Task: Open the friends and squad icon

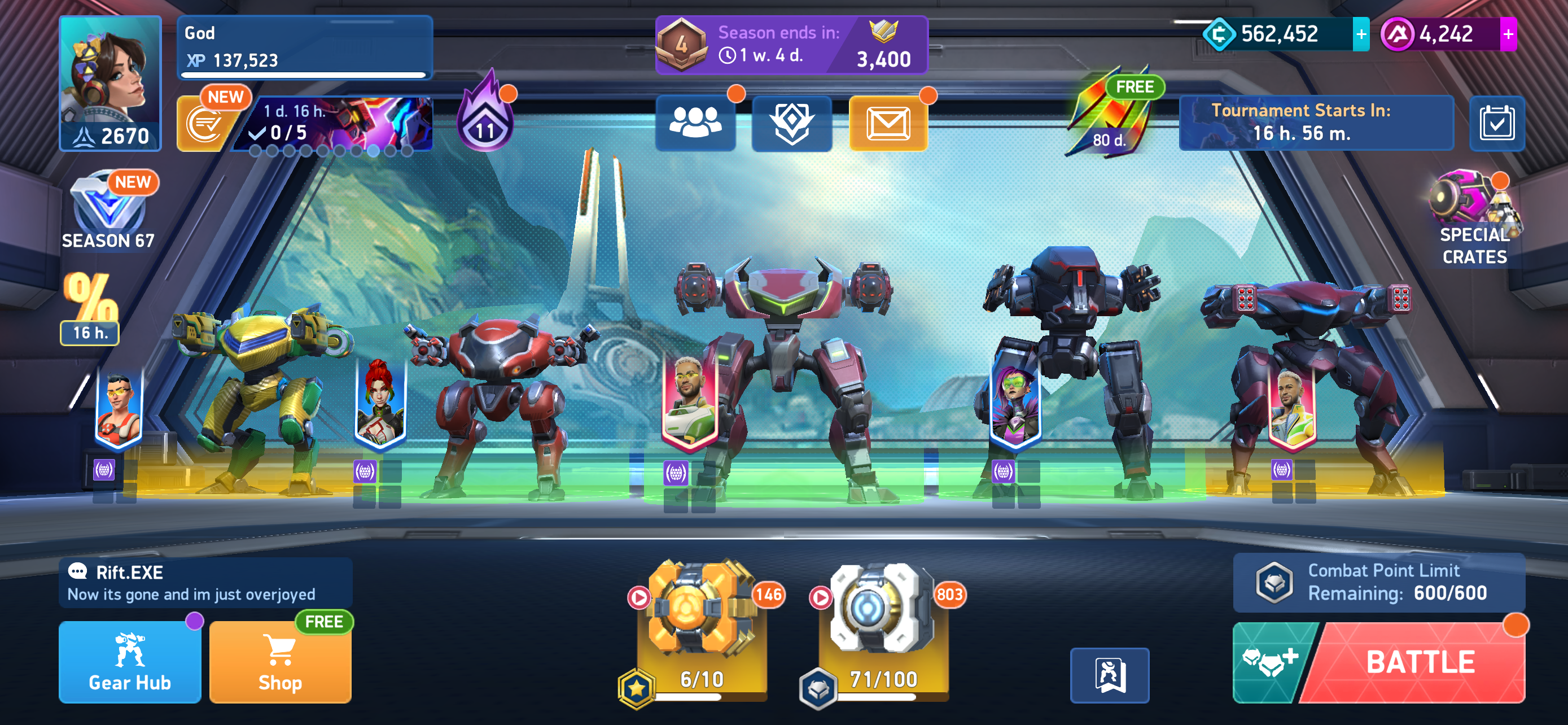Action: click(695, 124)
